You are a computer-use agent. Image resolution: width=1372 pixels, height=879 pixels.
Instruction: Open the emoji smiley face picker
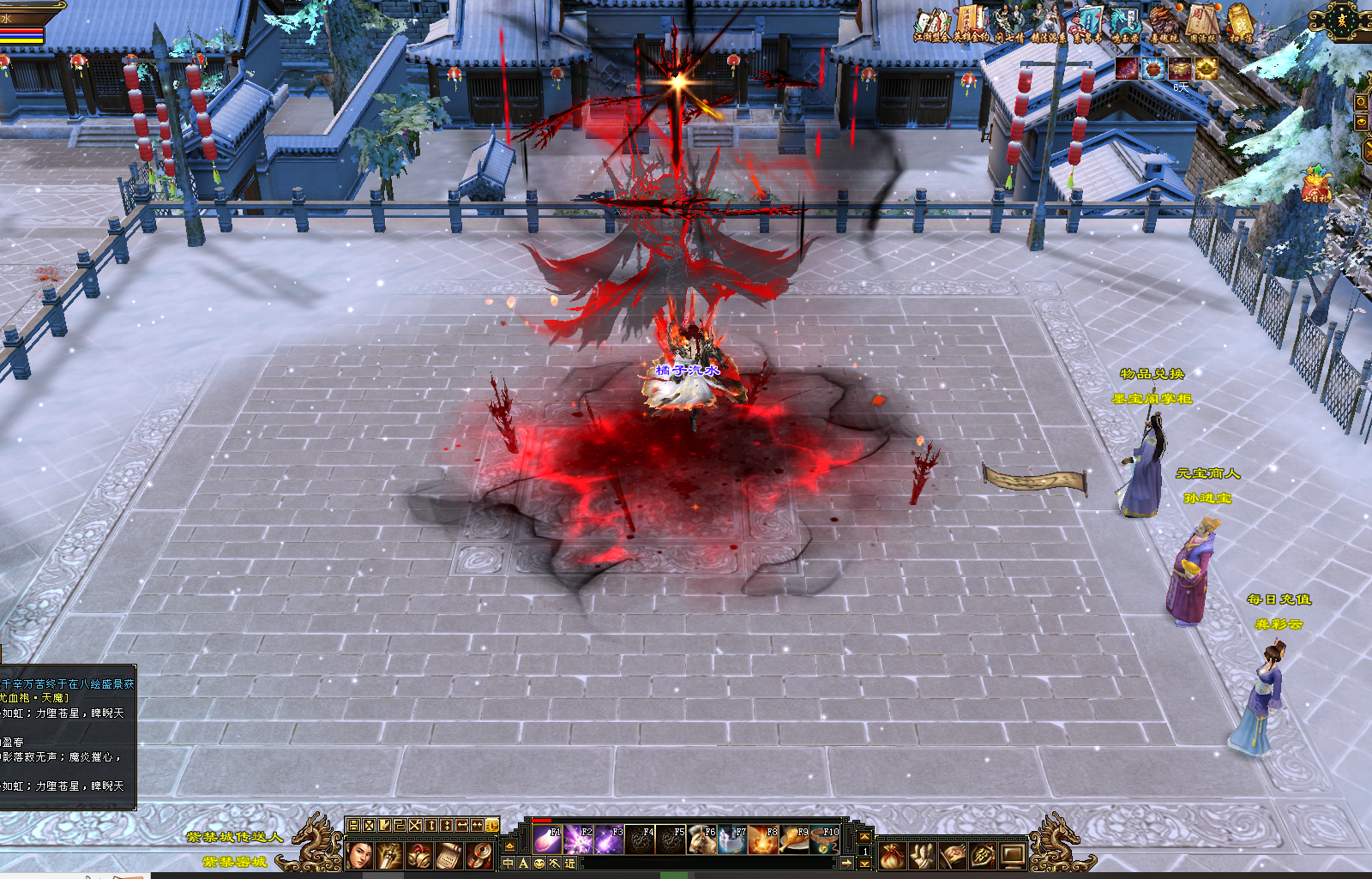click(x=539, y=864)
